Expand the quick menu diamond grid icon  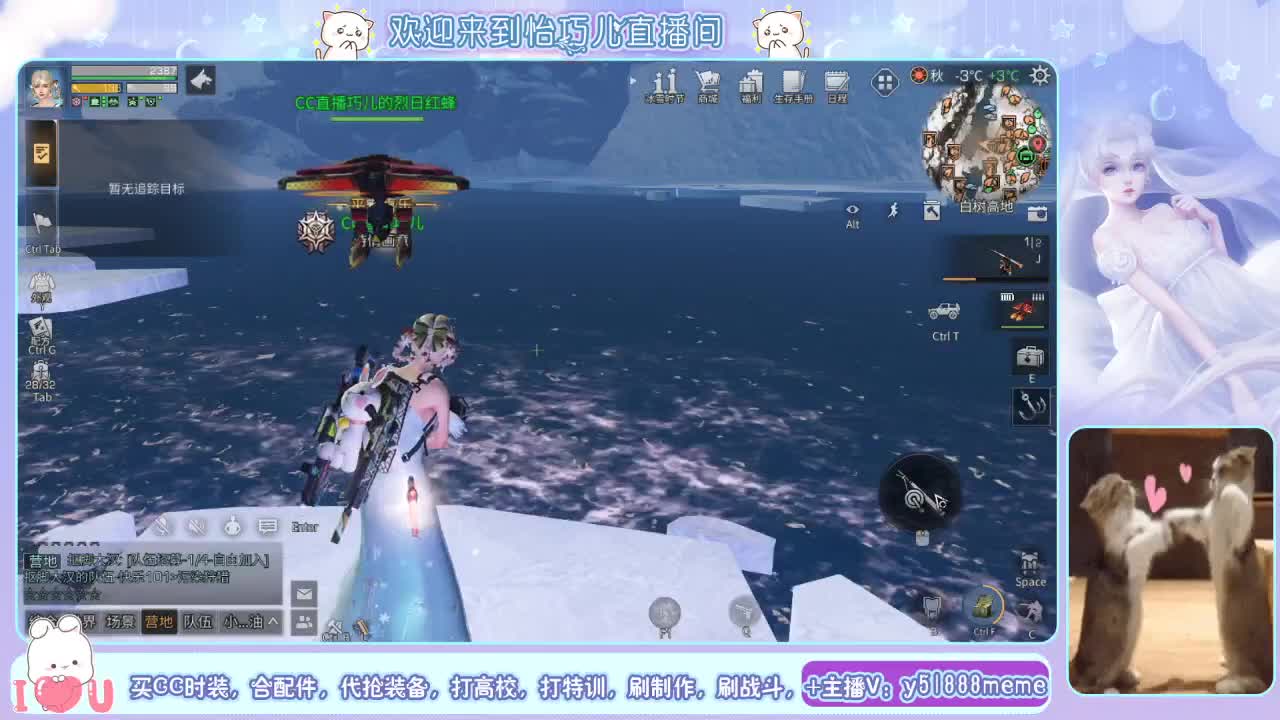pyautogui.click(x=885, y=80)
